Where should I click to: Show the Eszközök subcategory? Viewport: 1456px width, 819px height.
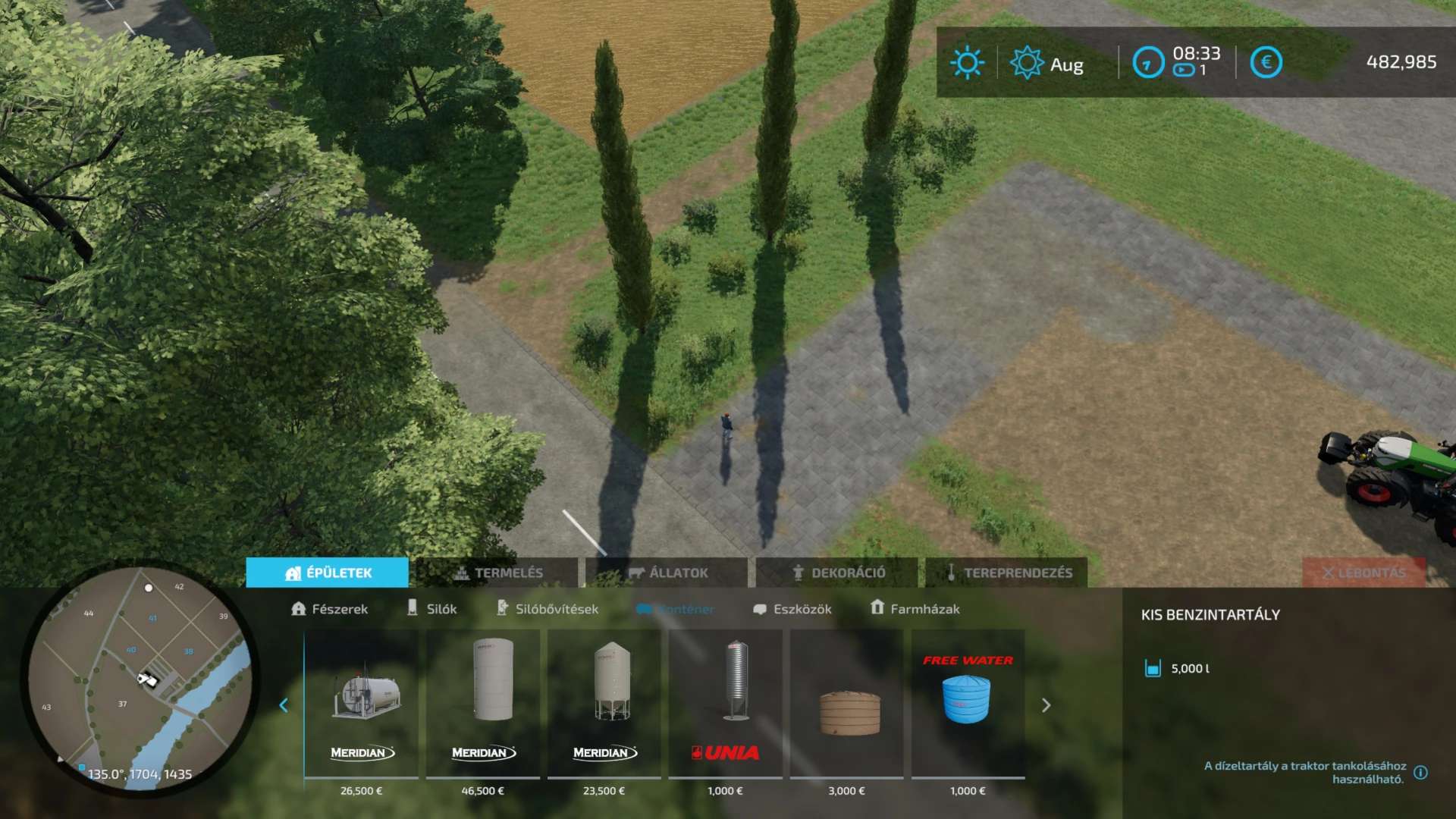click(792, 609)
